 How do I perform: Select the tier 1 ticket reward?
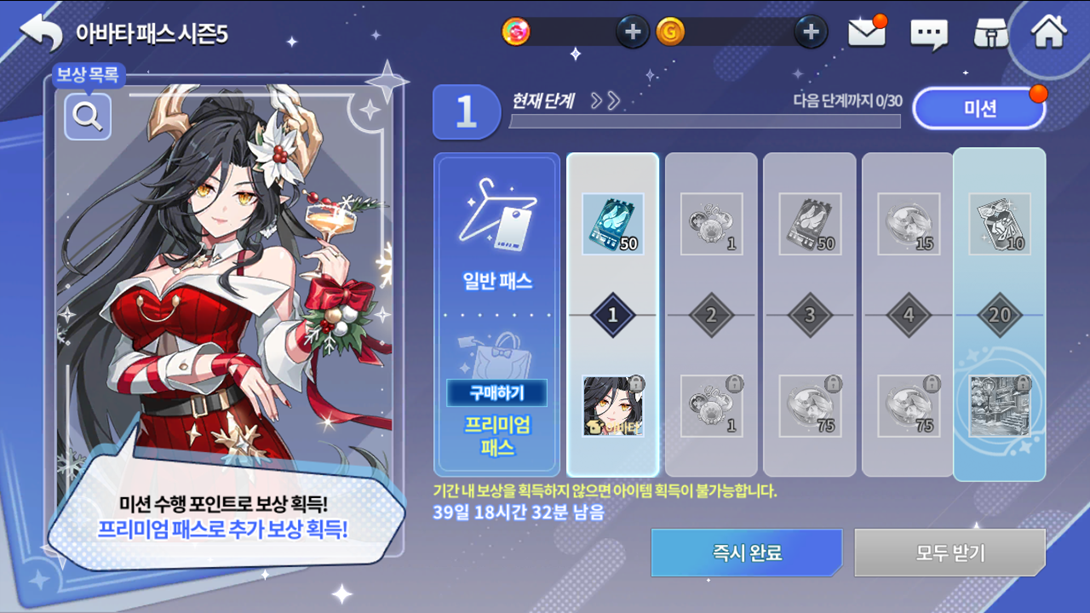612,224
